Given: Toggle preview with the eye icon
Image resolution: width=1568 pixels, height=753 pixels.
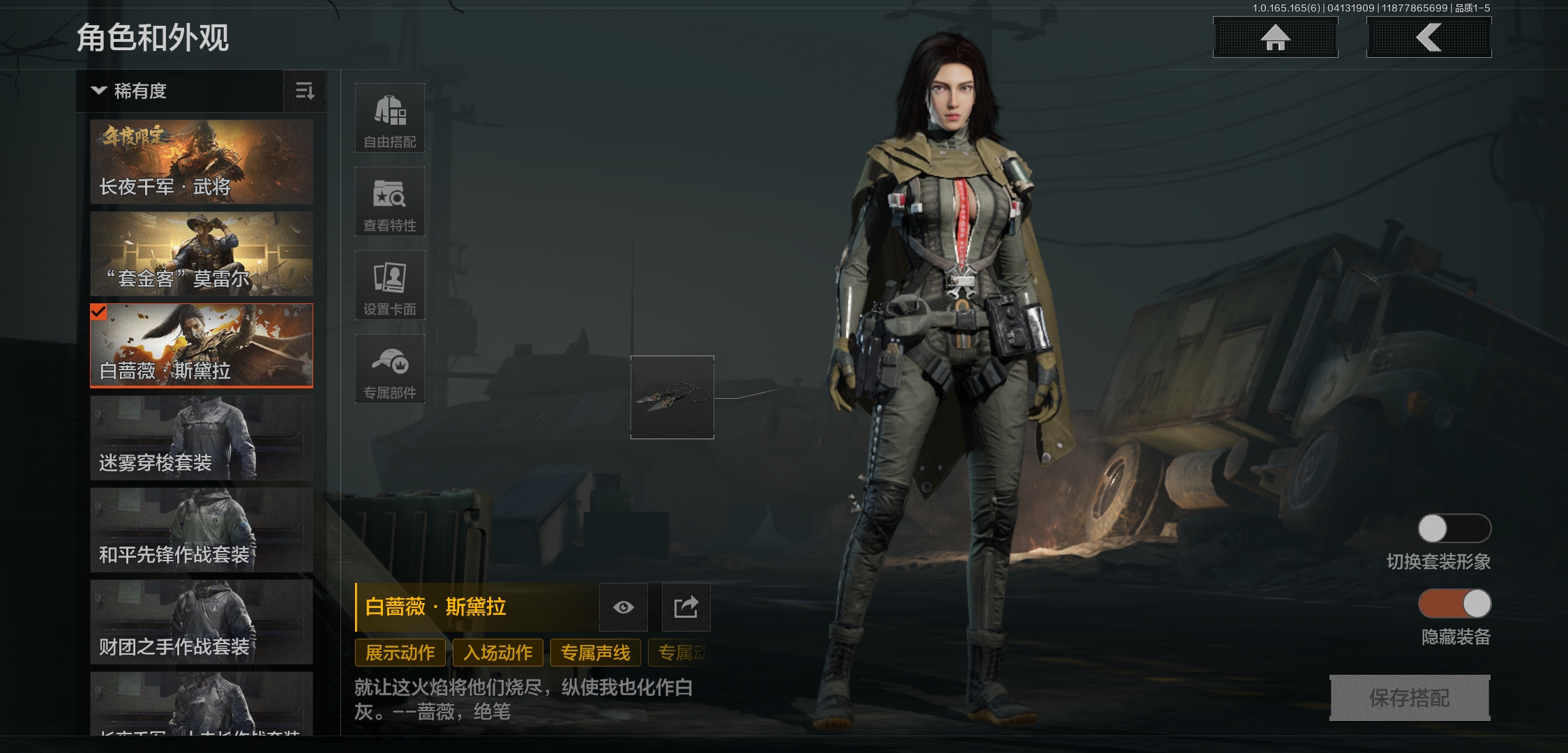Looking at the screenshot, I should 623,607.
